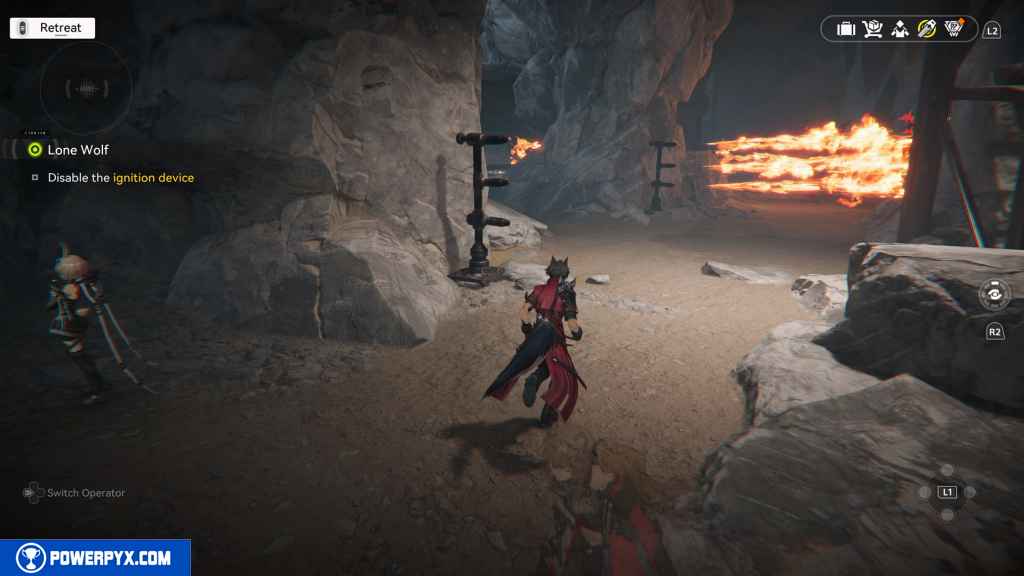Select the yellow-circled device icon
The width and height of the screenshot is (1024, 576).
[x=927, y=29]
